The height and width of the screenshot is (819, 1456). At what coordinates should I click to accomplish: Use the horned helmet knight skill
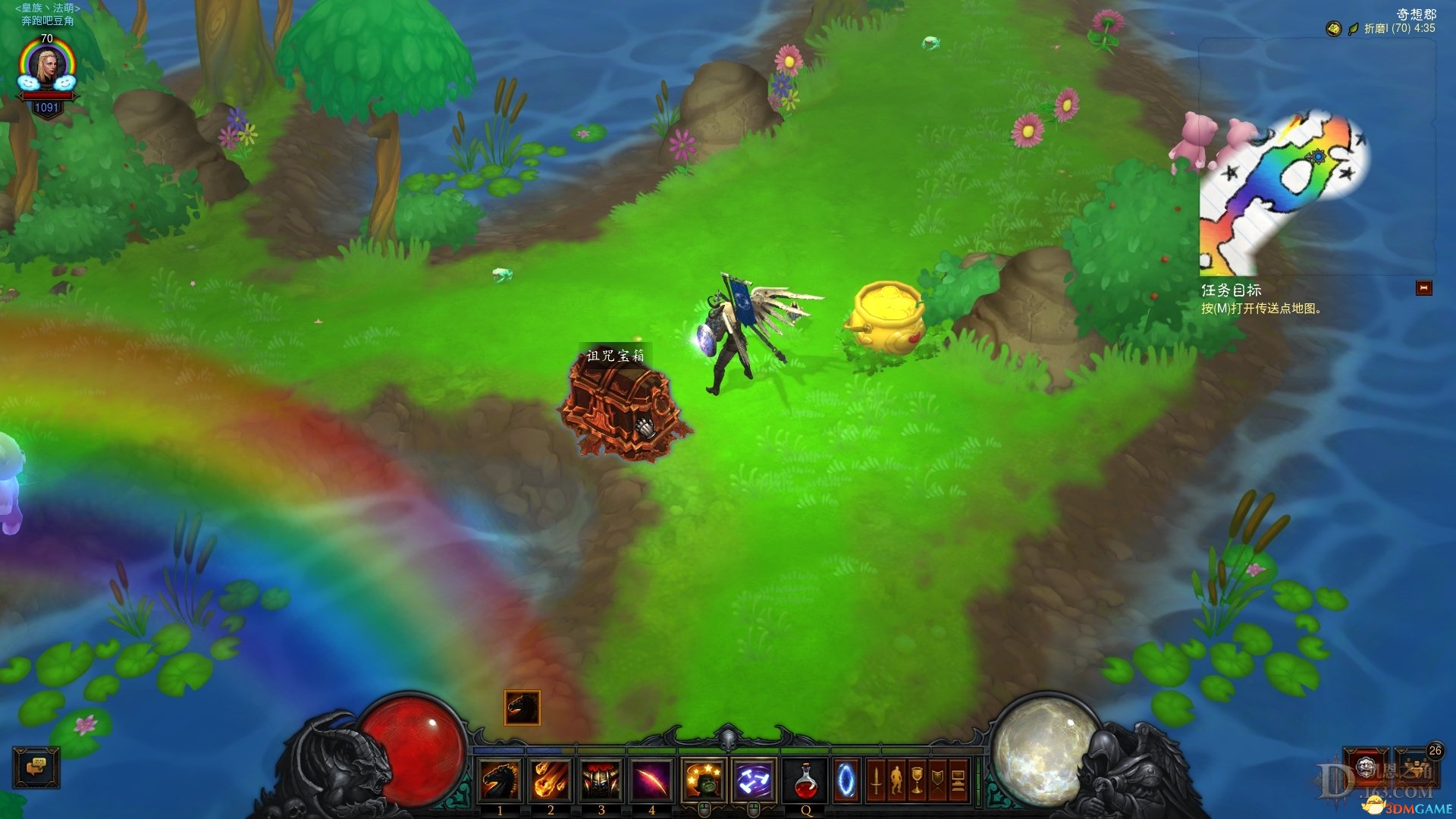pyautogui.click(x=601, y=780)
